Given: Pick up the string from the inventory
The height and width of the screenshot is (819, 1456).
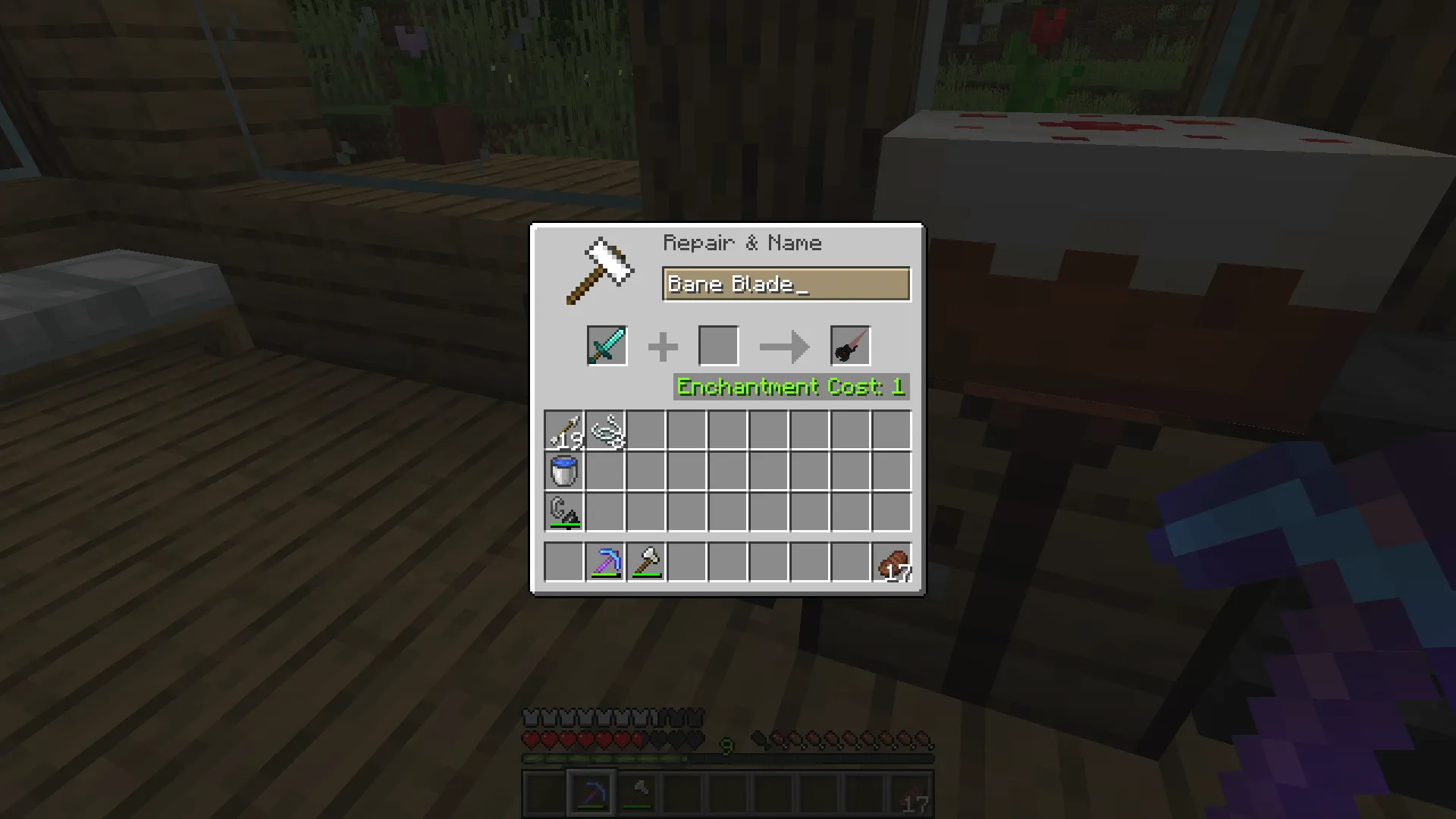Looking at the screenshot, I should (604, 430).
